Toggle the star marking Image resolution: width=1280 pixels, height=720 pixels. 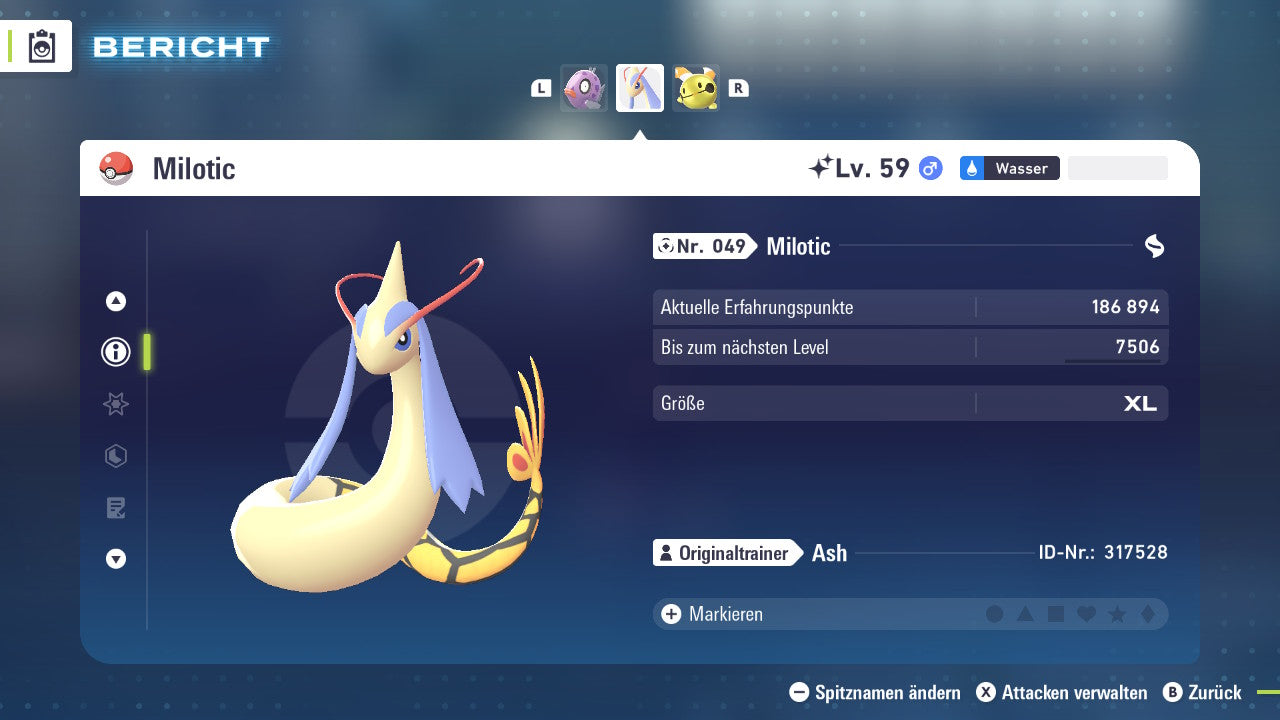tap(1116, 613)
